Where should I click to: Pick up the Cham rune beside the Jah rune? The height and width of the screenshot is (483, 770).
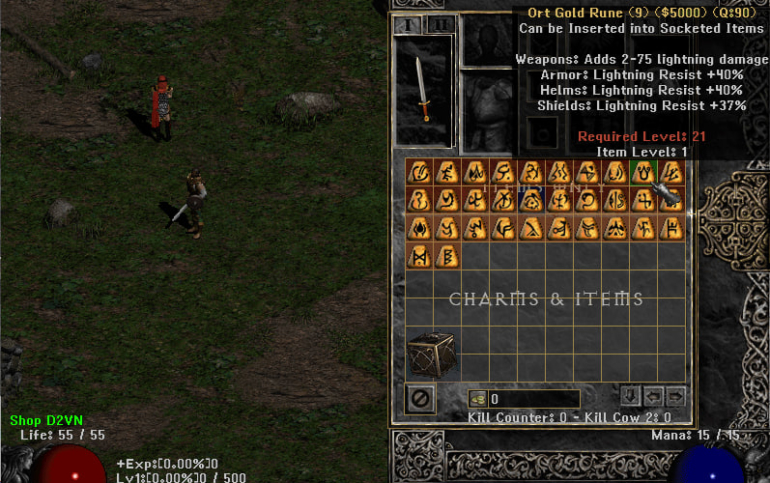pos(448,256)
